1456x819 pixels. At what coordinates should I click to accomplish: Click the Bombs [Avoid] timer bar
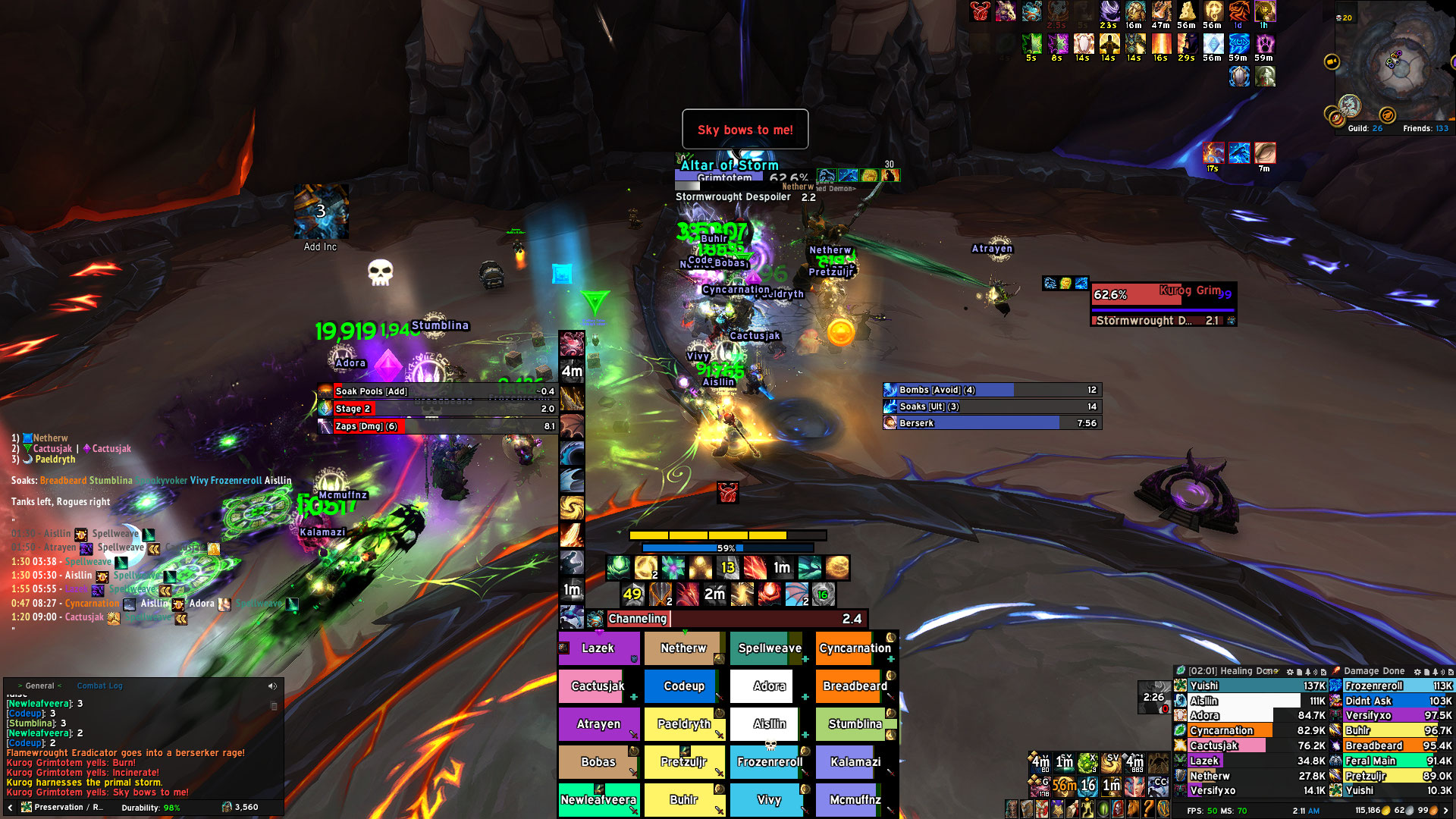[992, 391]
